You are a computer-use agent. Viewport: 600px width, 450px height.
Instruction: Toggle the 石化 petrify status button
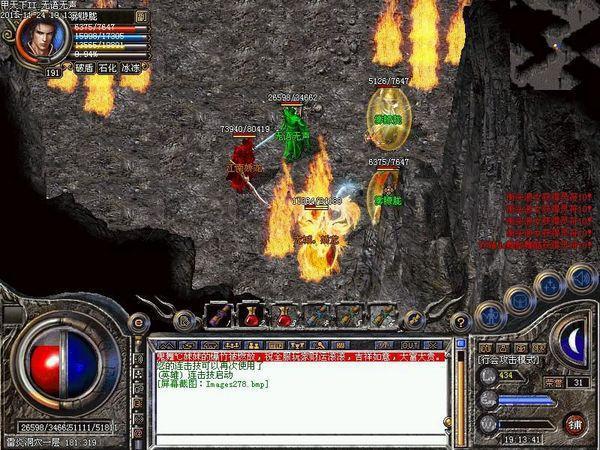click(x=110, y=69)
